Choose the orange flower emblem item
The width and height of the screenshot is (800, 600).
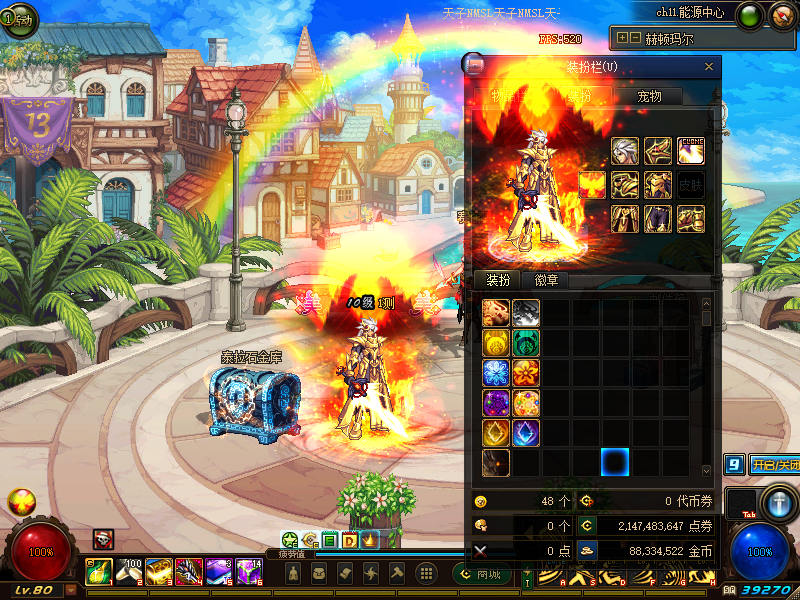click(x=527, y=373)
